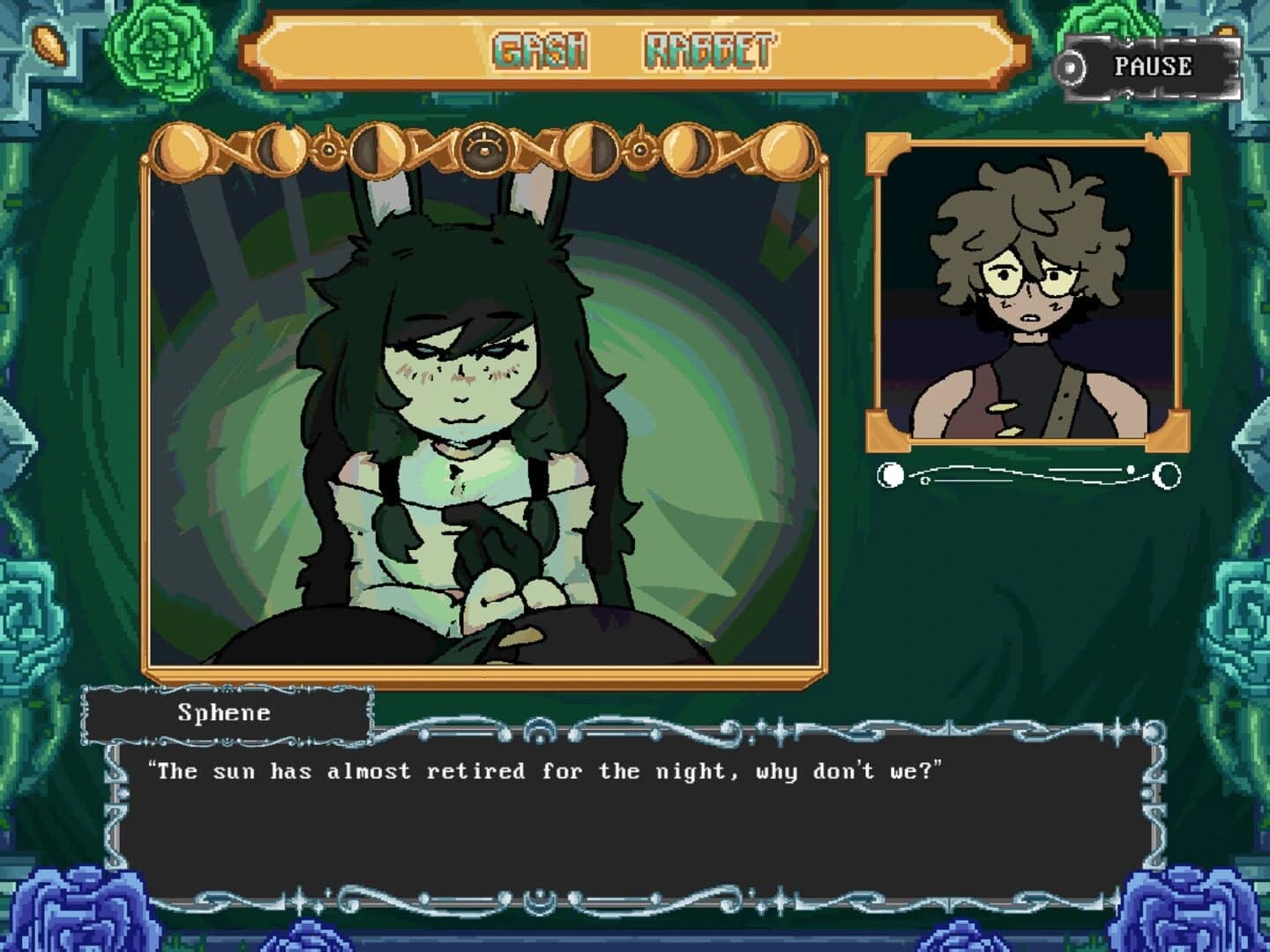
Task: Click the half moon icon right of the eye
Action: [589, 152]
